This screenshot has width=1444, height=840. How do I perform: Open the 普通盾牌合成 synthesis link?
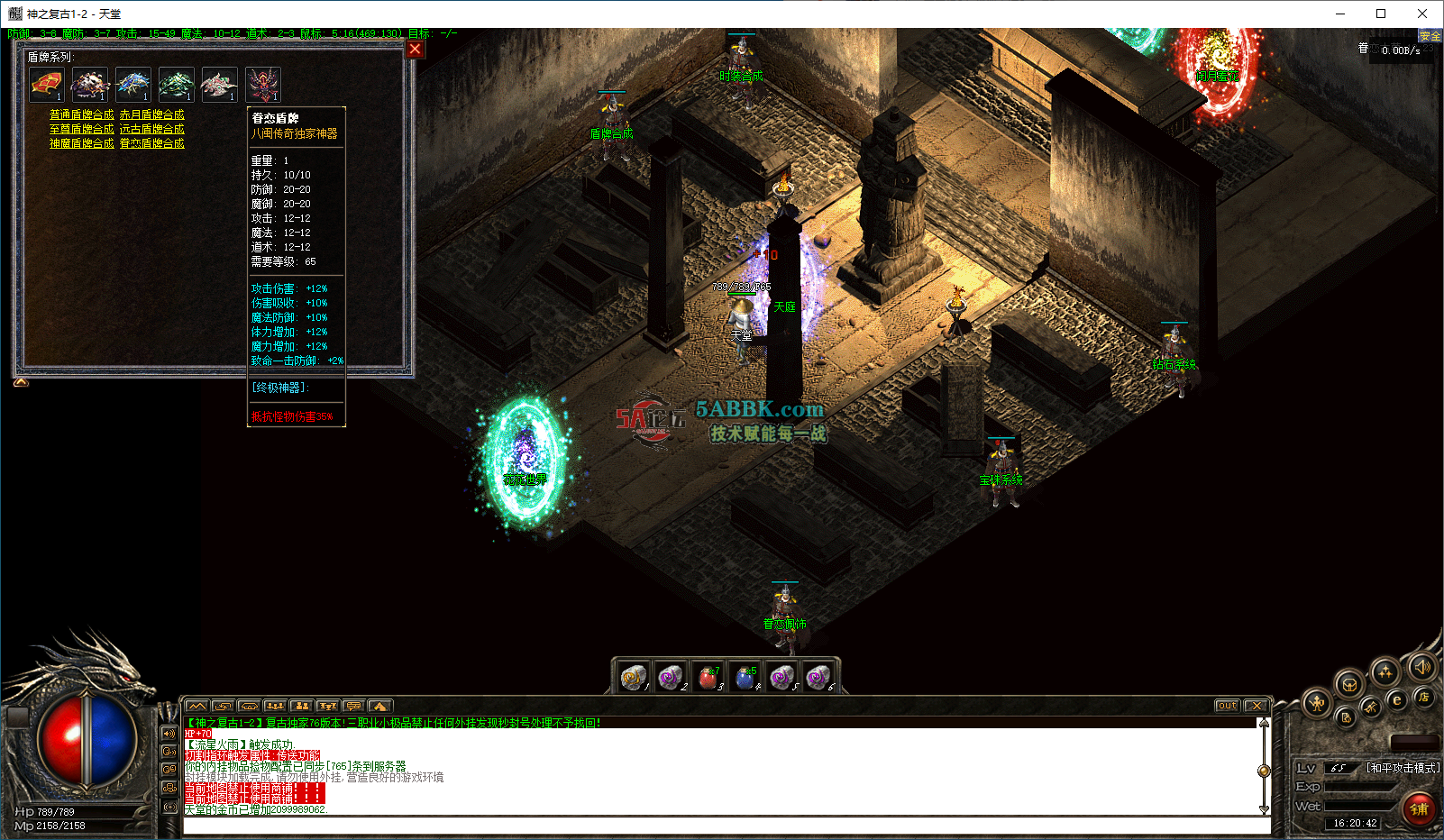pos(81,114)
